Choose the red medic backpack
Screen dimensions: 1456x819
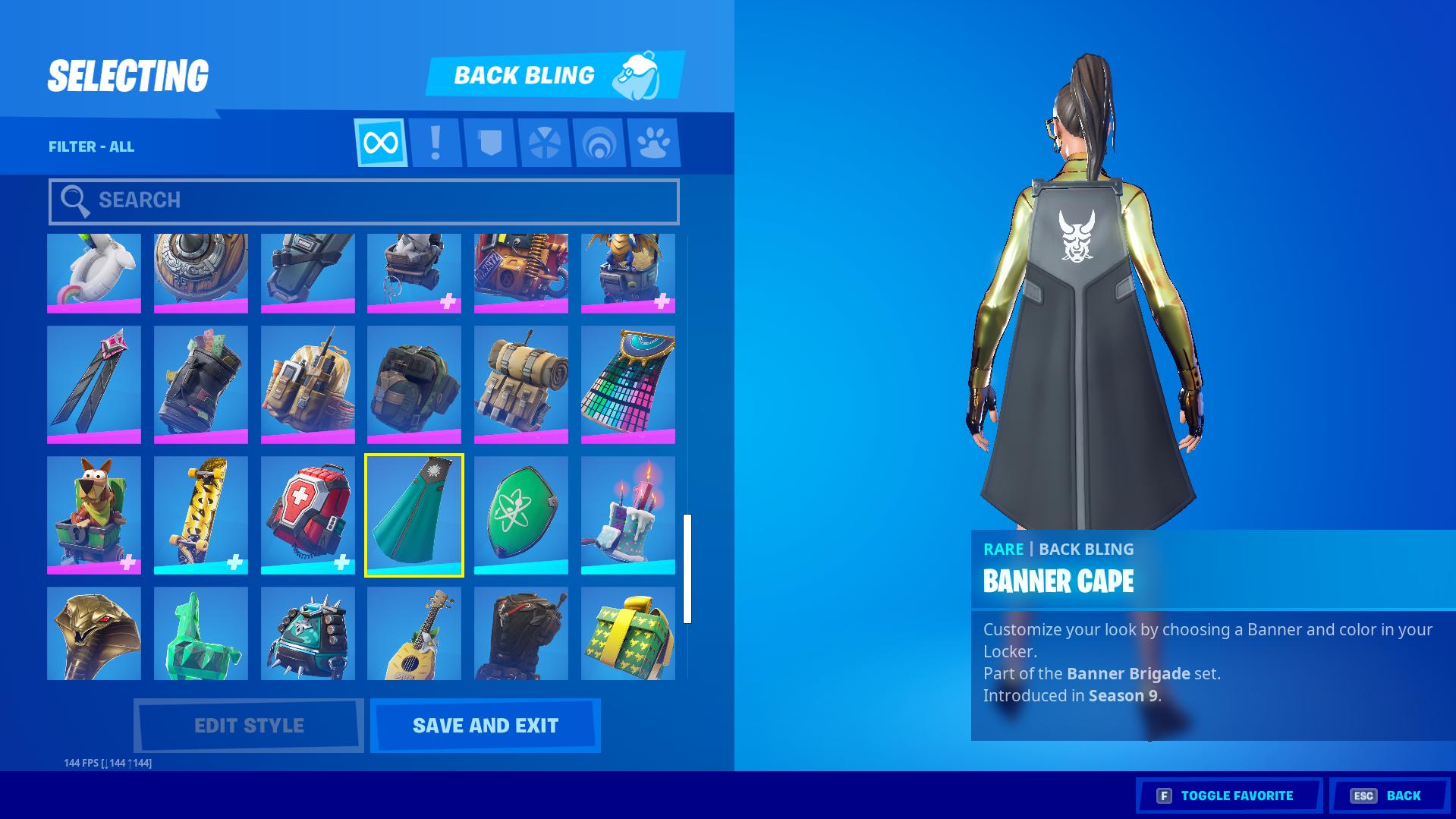[x=307, y=515]
